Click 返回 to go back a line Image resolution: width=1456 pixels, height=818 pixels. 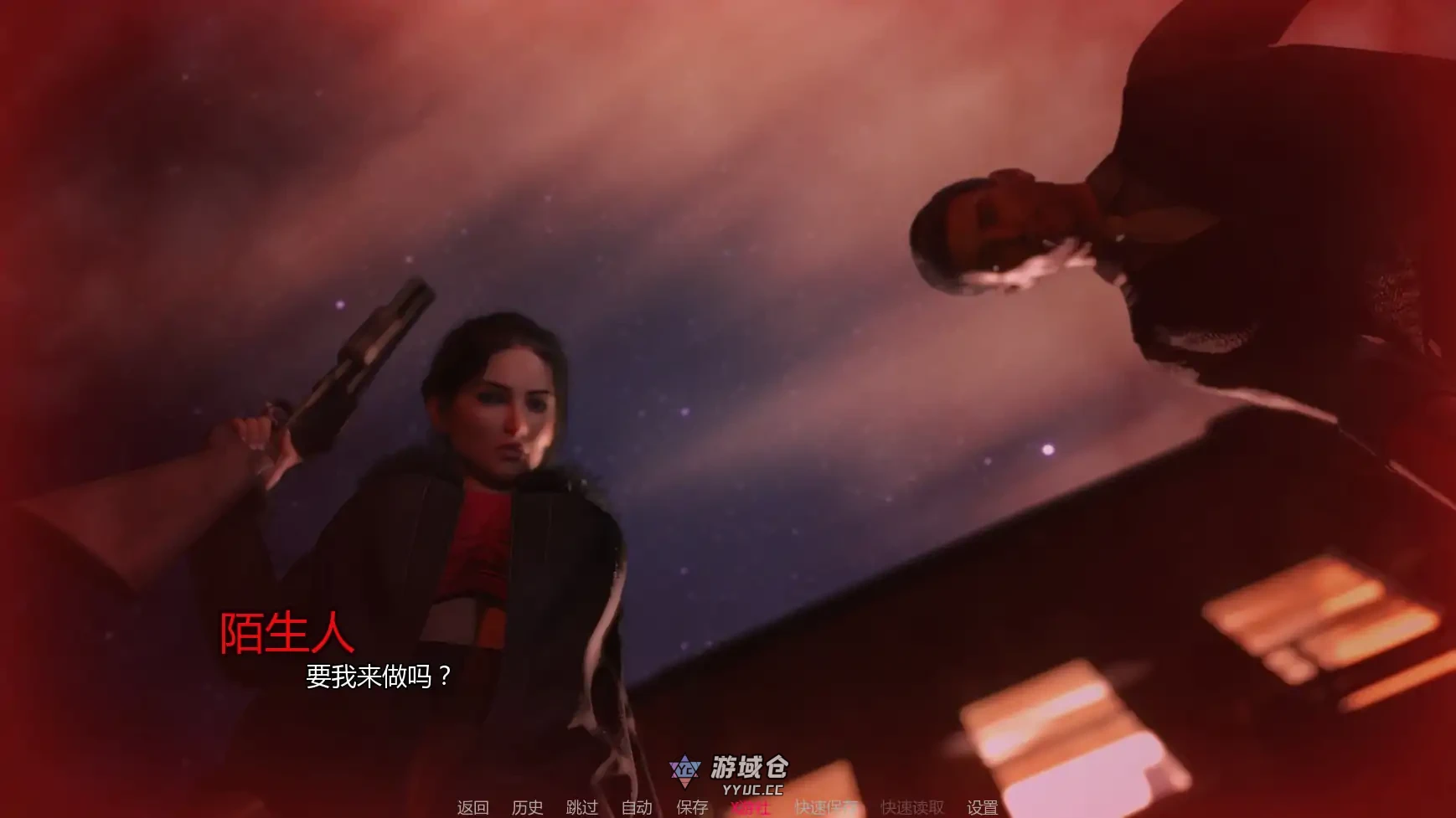tap(472, 809)
